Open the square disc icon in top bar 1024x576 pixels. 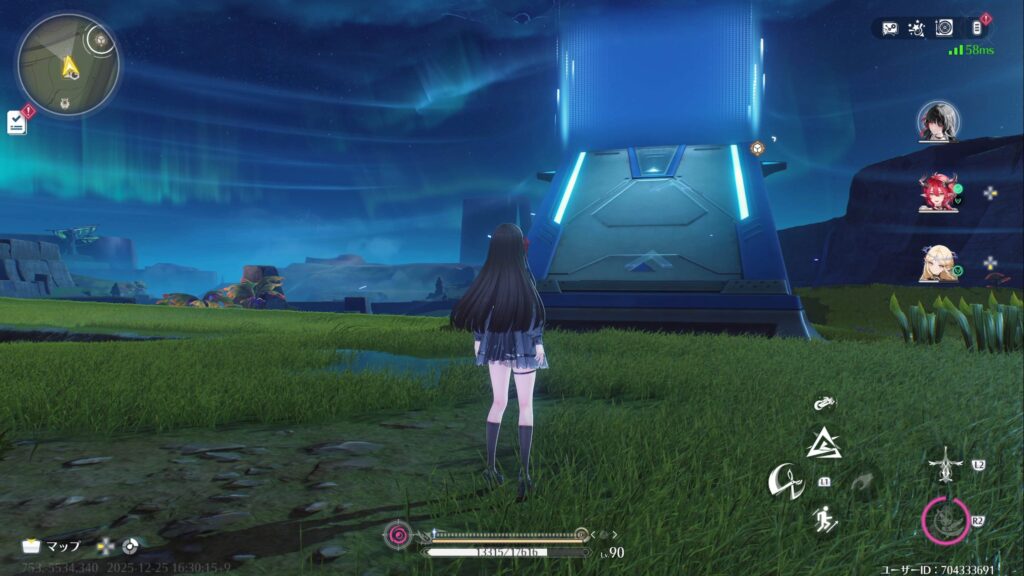pyautogui.click(x=944, y=29)
